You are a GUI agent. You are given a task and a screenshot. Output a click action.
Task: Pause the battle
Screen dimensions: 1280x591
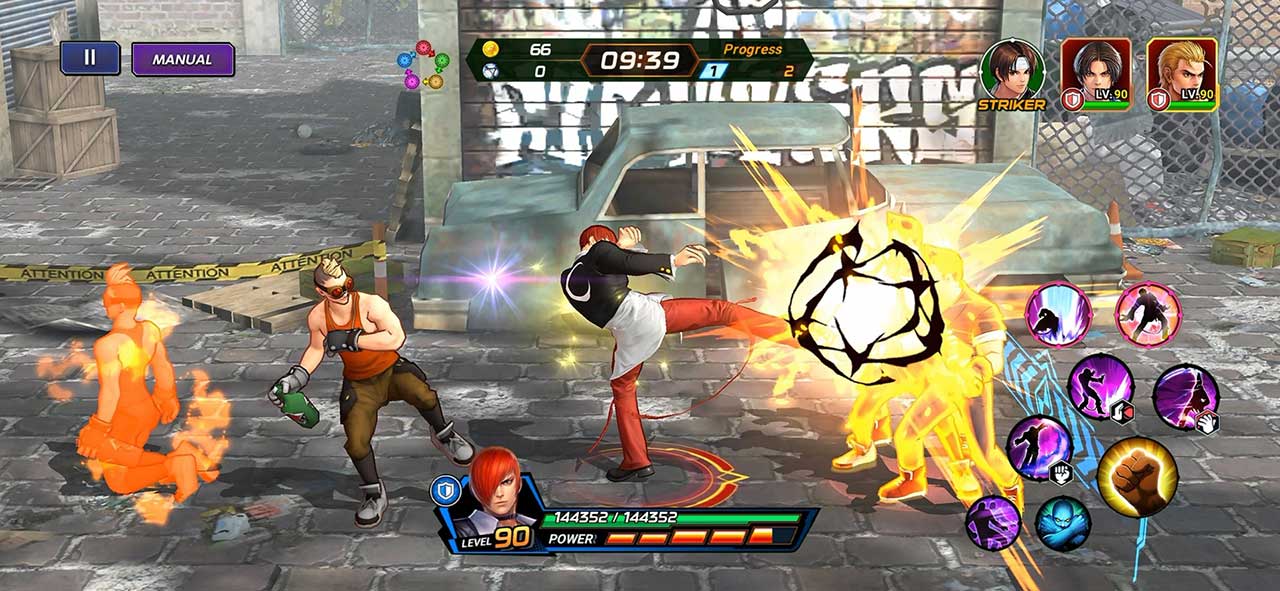coord(90,58)
